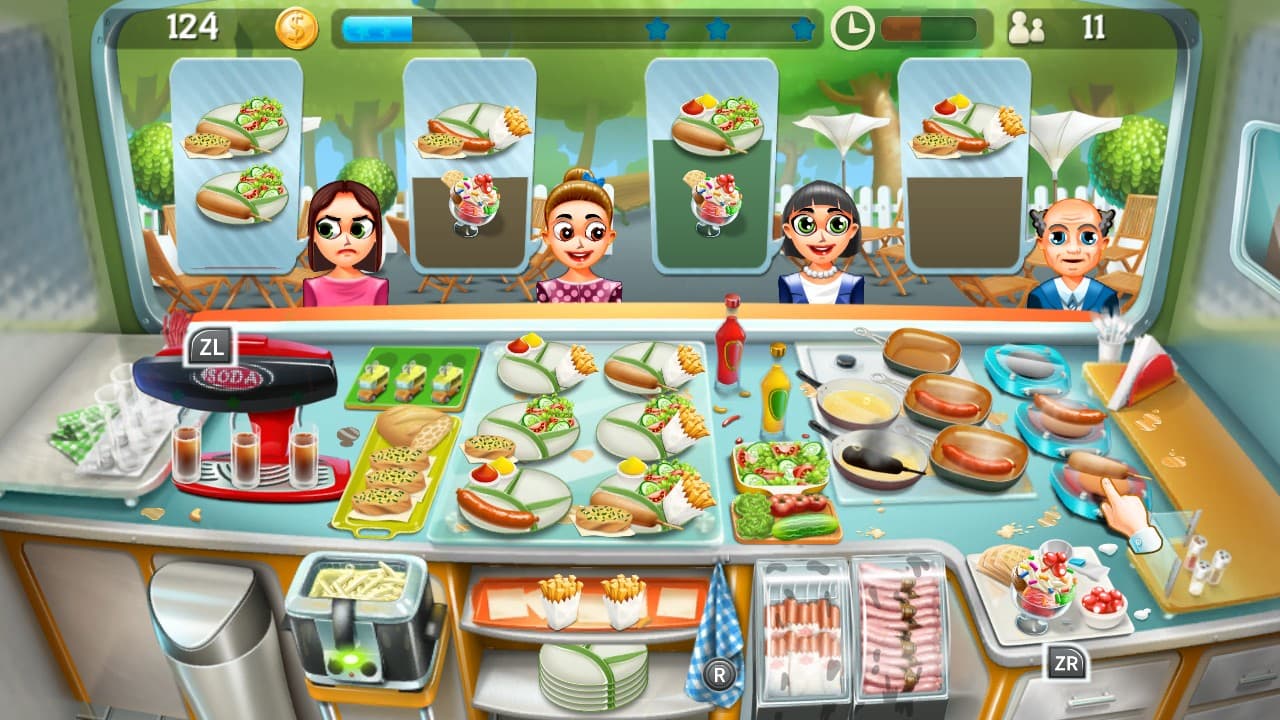The height and width of the screenshot is (720, 1280).
Task: Click the customers remaining counter icon
Action: 1028,25
